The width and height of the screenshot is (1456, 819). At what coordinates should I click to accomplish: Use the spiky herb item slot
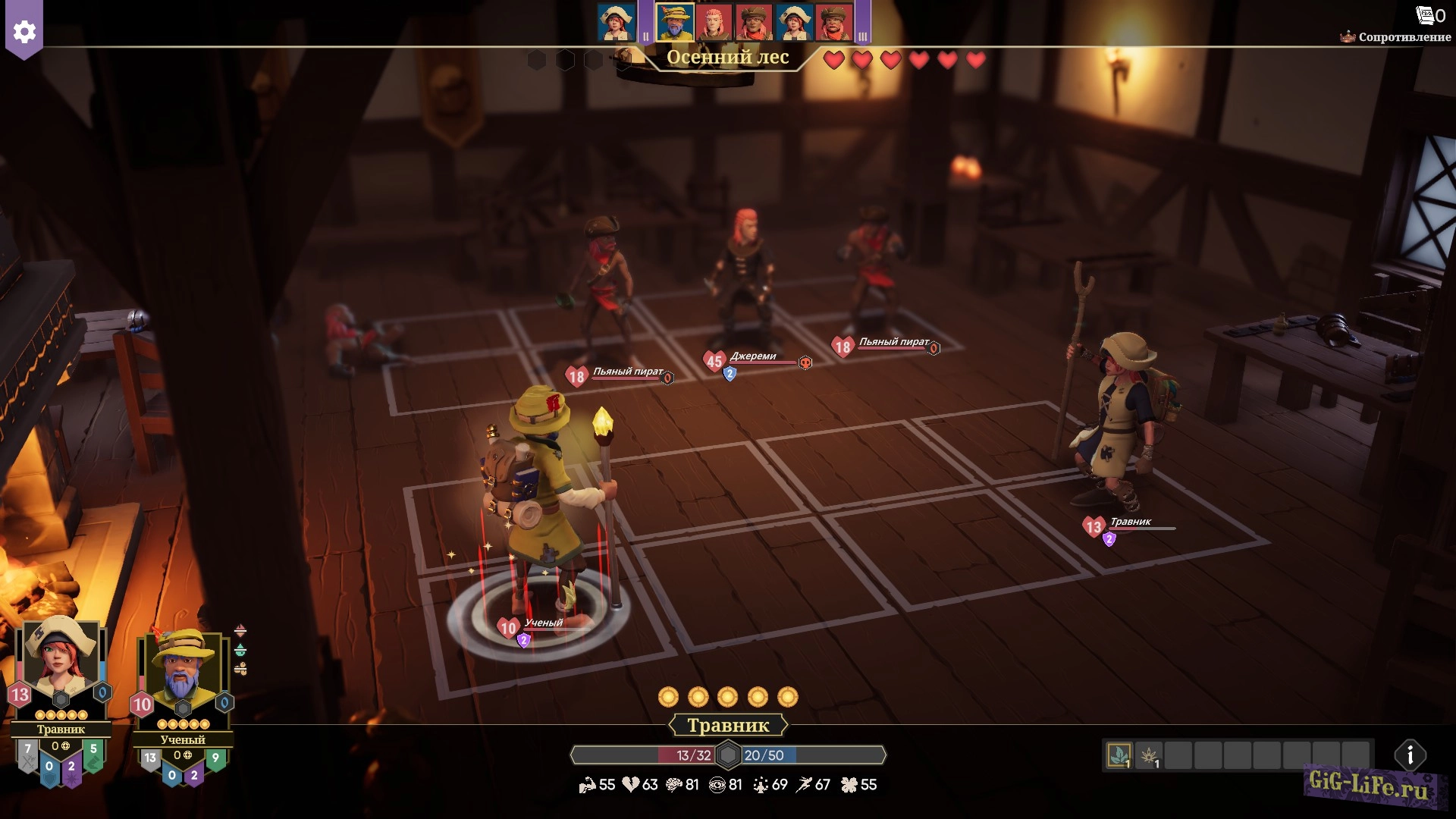[x=1149, y=755]
